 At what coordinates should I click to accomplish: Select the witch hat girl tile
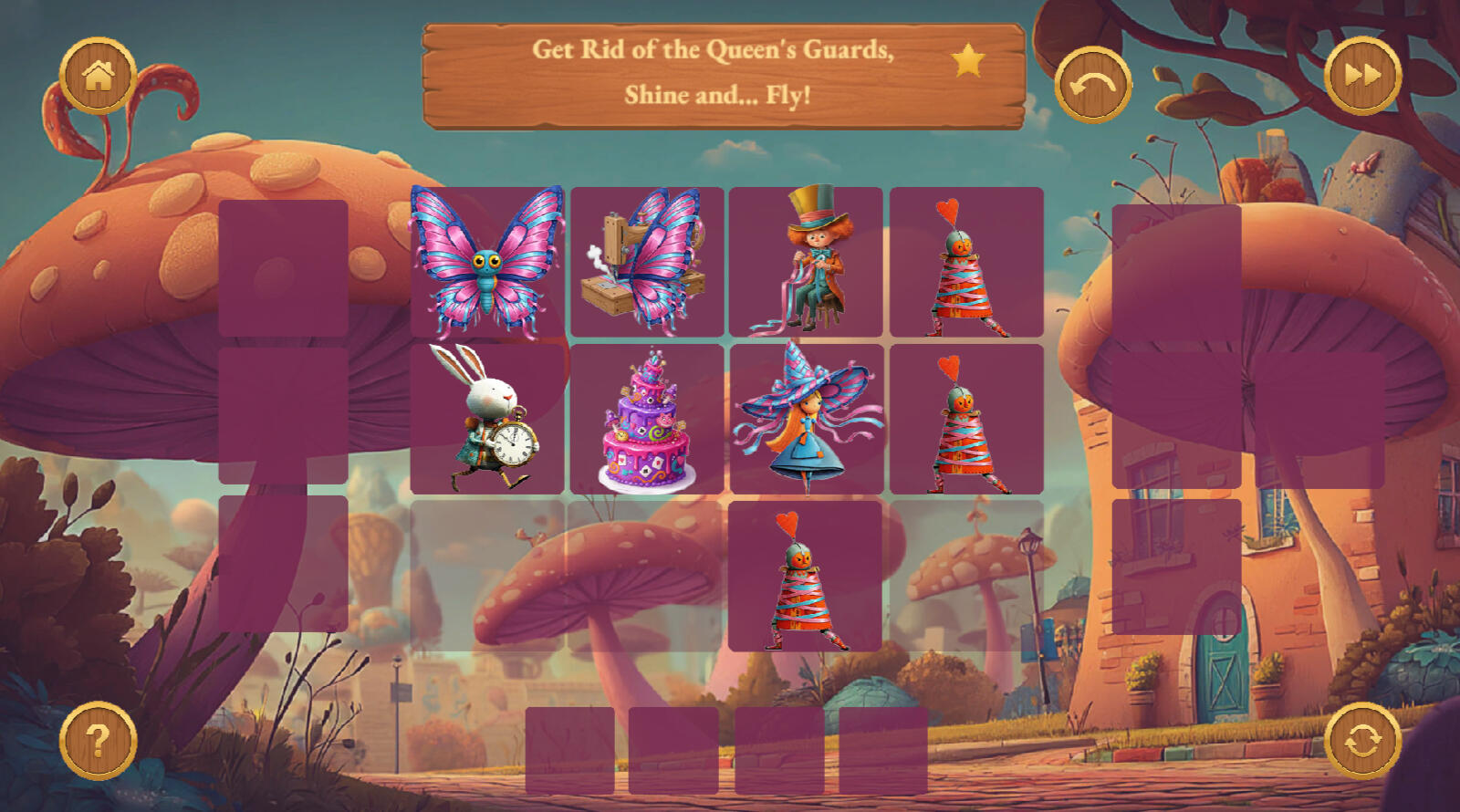(806, 419)
